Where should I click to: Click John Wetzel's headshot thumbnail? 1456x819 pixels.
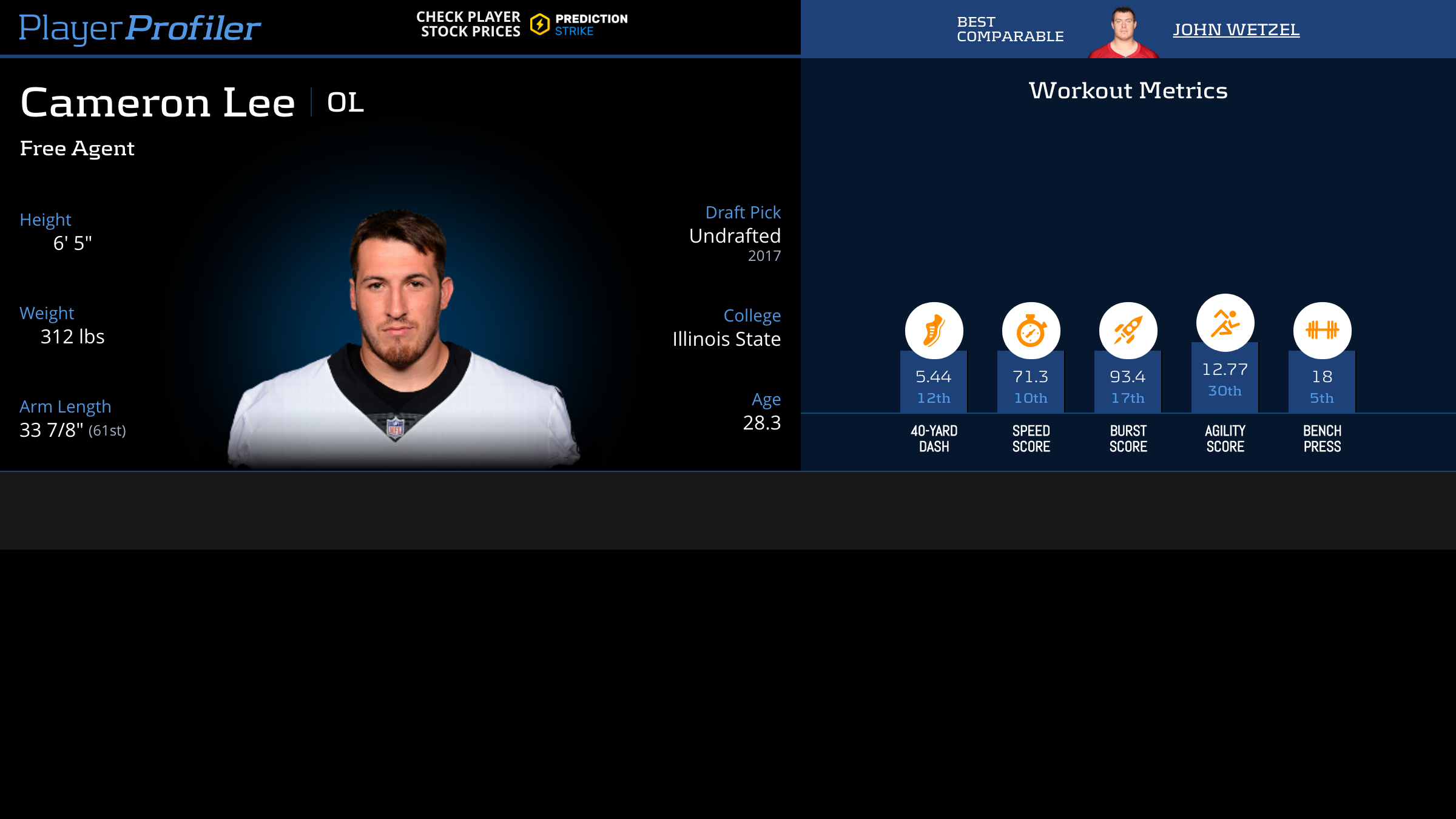(1124, 32)
